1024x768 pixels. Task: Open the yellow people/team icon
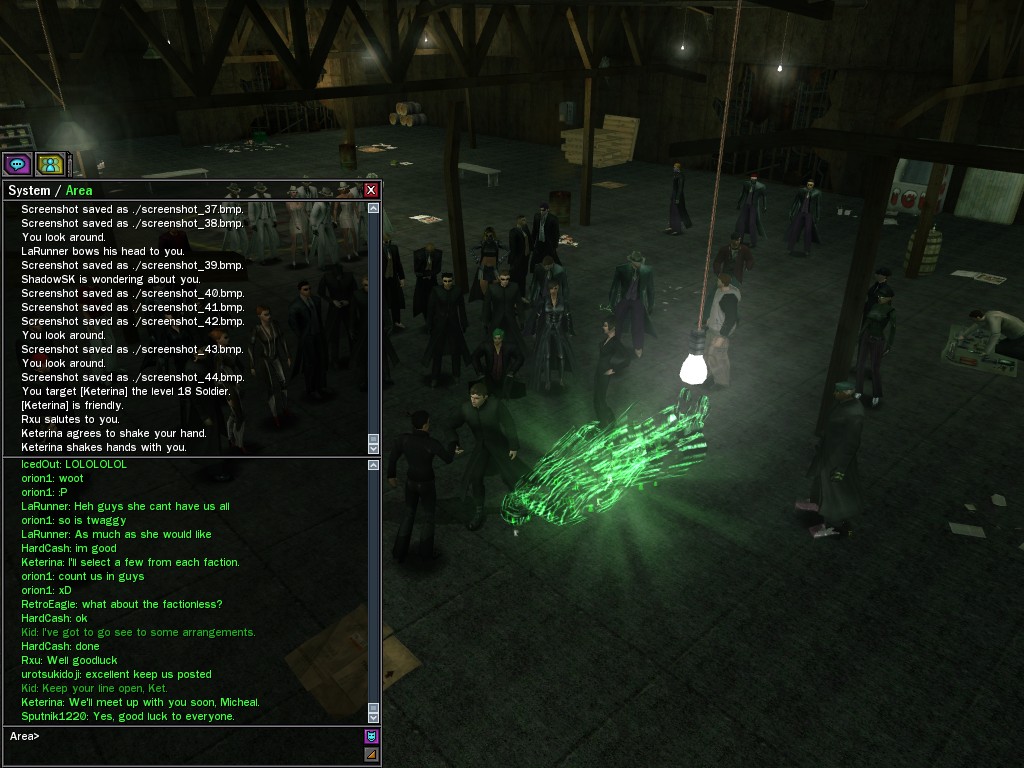50,164
